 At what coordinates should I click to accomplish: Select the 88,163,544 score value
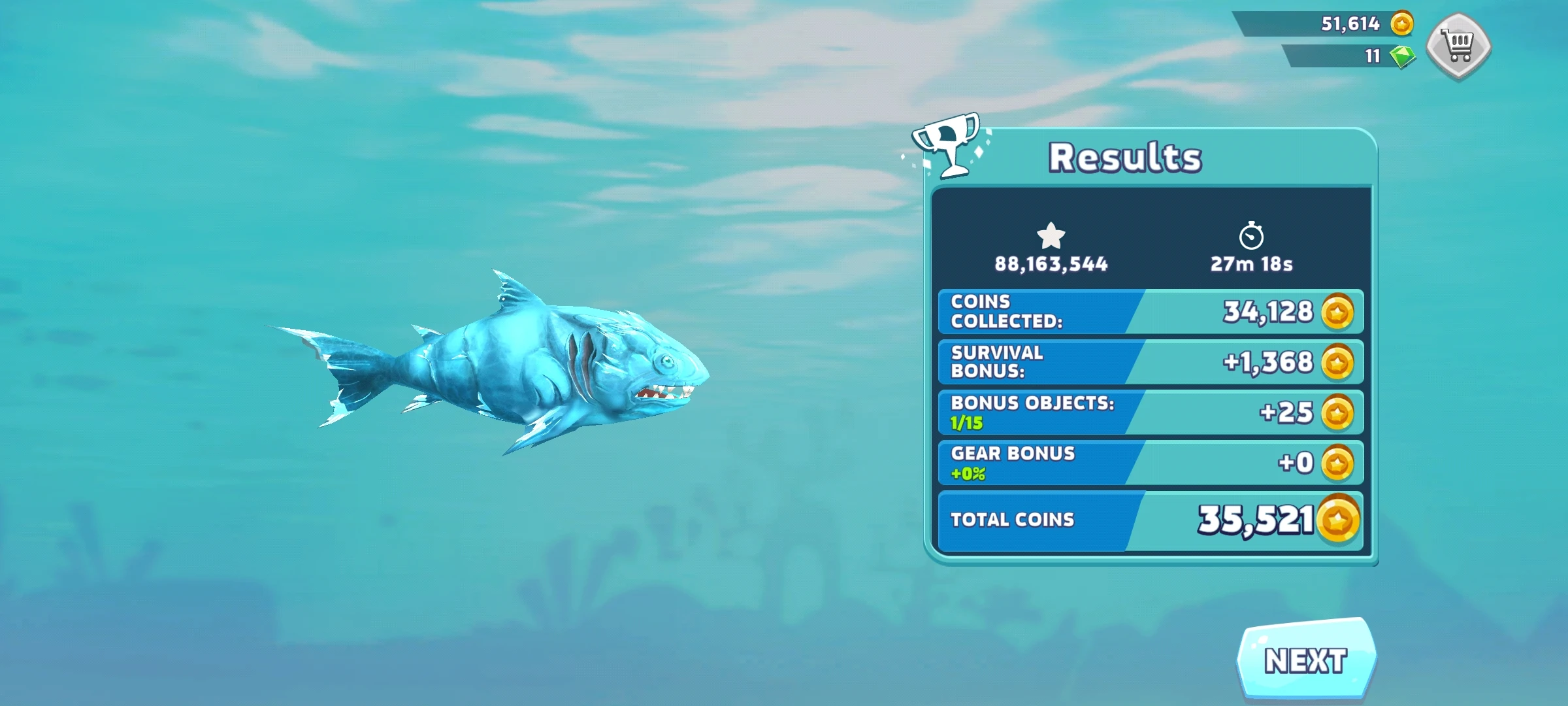click(1050, 265)
